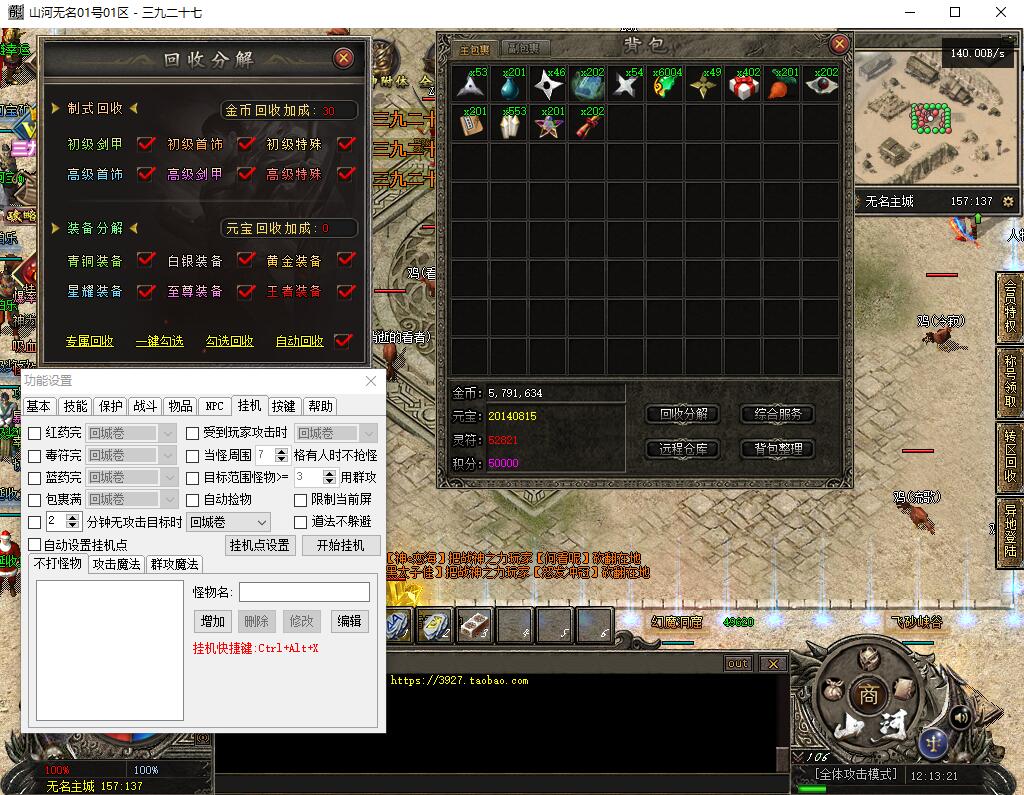Click the 背包整理 sort button
The width and height of the screenshot is (1024, 795).
[x=777, y=449]
